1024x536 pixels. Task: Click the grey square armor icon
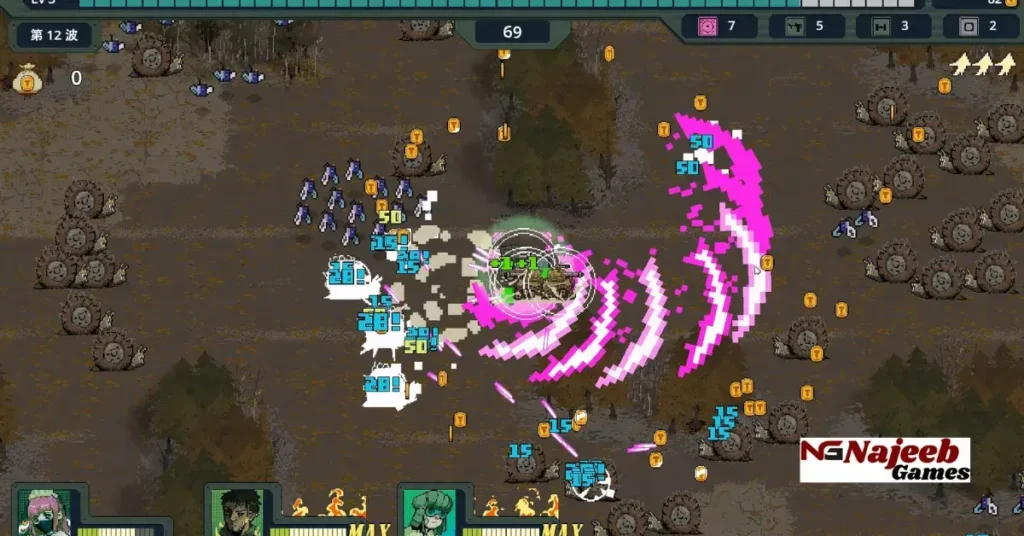pyautogui.click(x=967, y=26)
